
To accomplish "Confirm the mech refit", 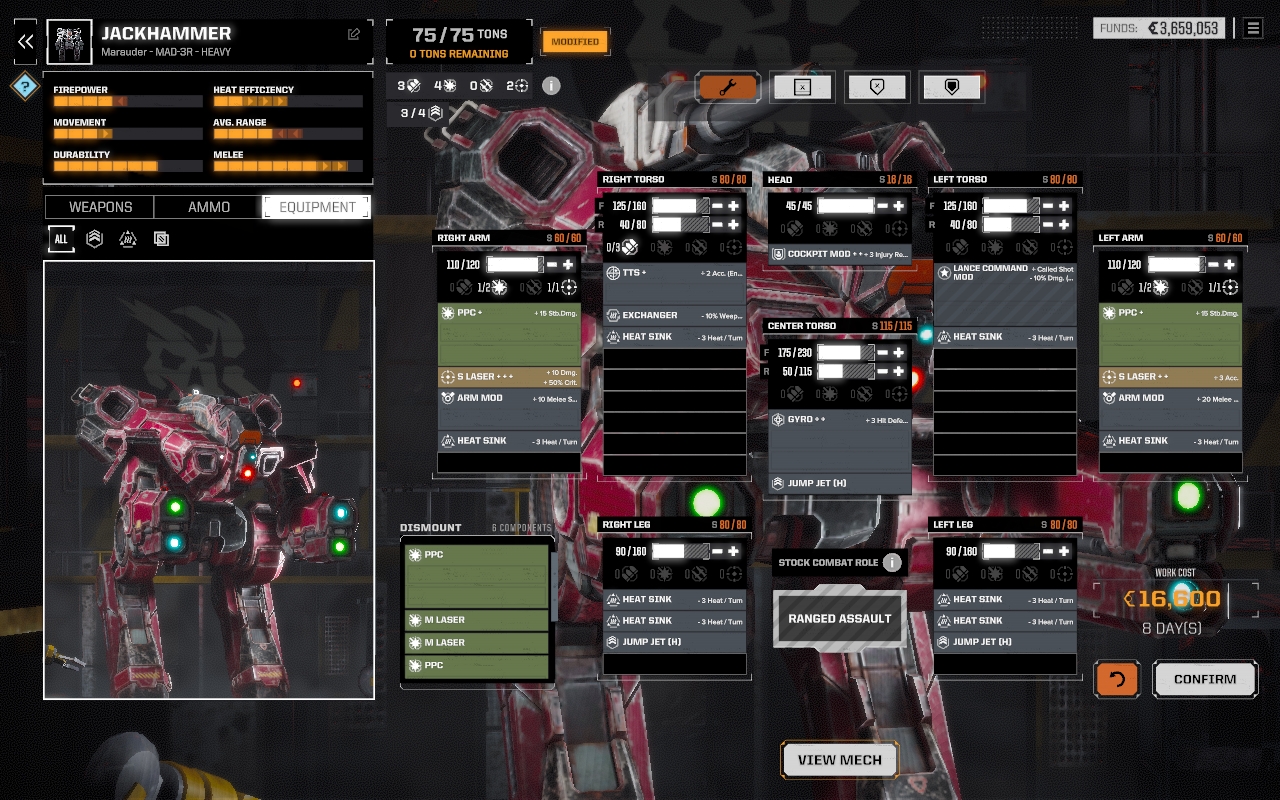I will [x=1204, y=679].
